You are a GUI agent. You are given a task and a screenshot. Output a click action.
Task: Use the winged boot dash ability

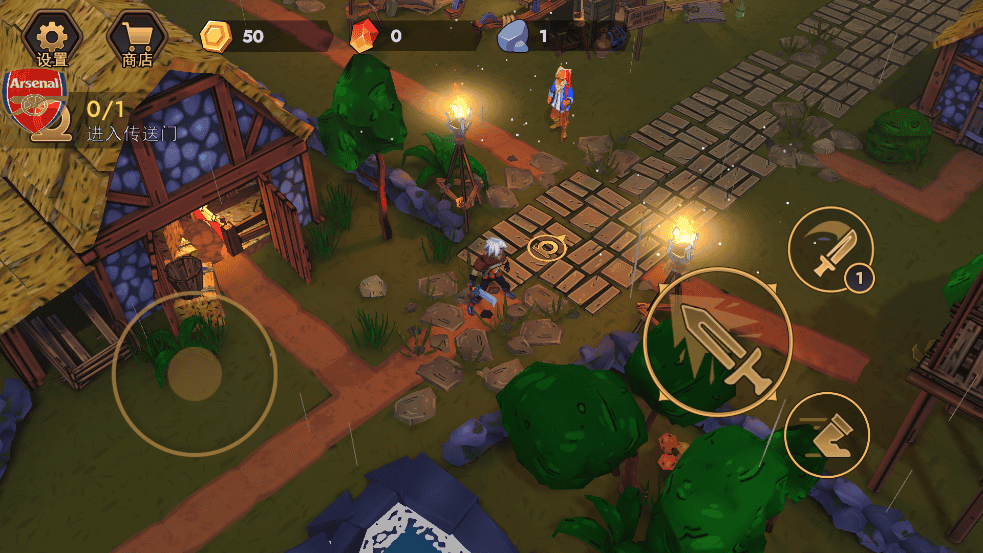[826, 435]
